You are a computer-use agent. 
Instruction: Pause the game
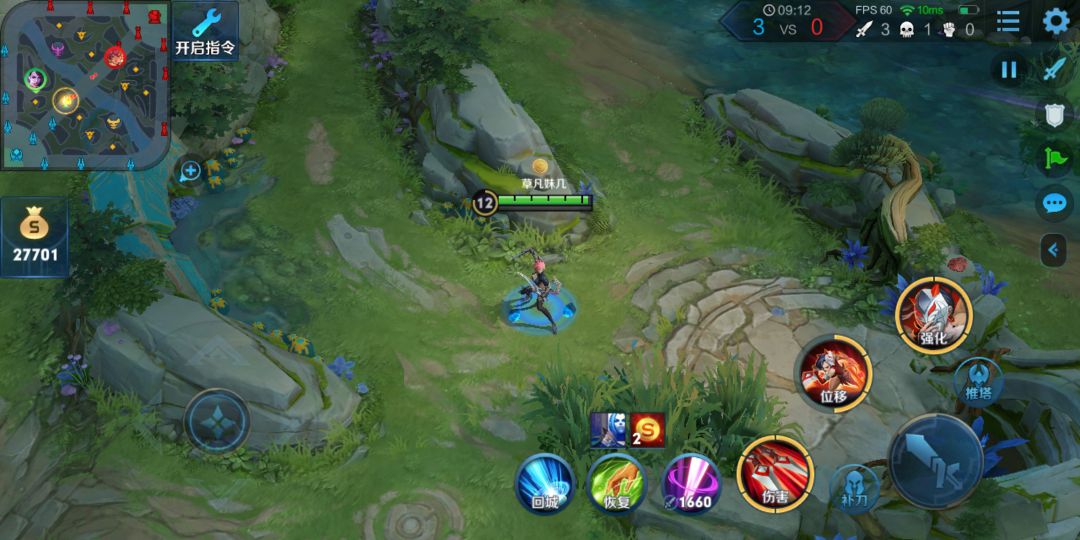[x=1009, y=69]
